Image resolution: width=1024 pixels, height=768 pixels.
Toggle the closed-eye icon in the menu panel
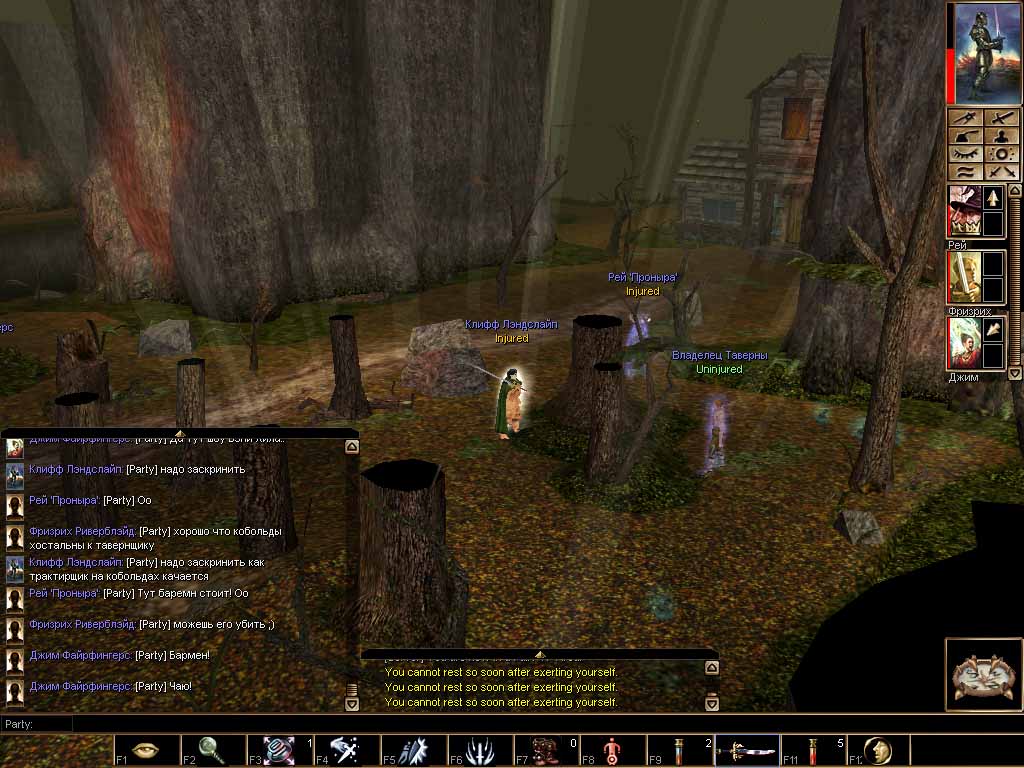(965, 153)
